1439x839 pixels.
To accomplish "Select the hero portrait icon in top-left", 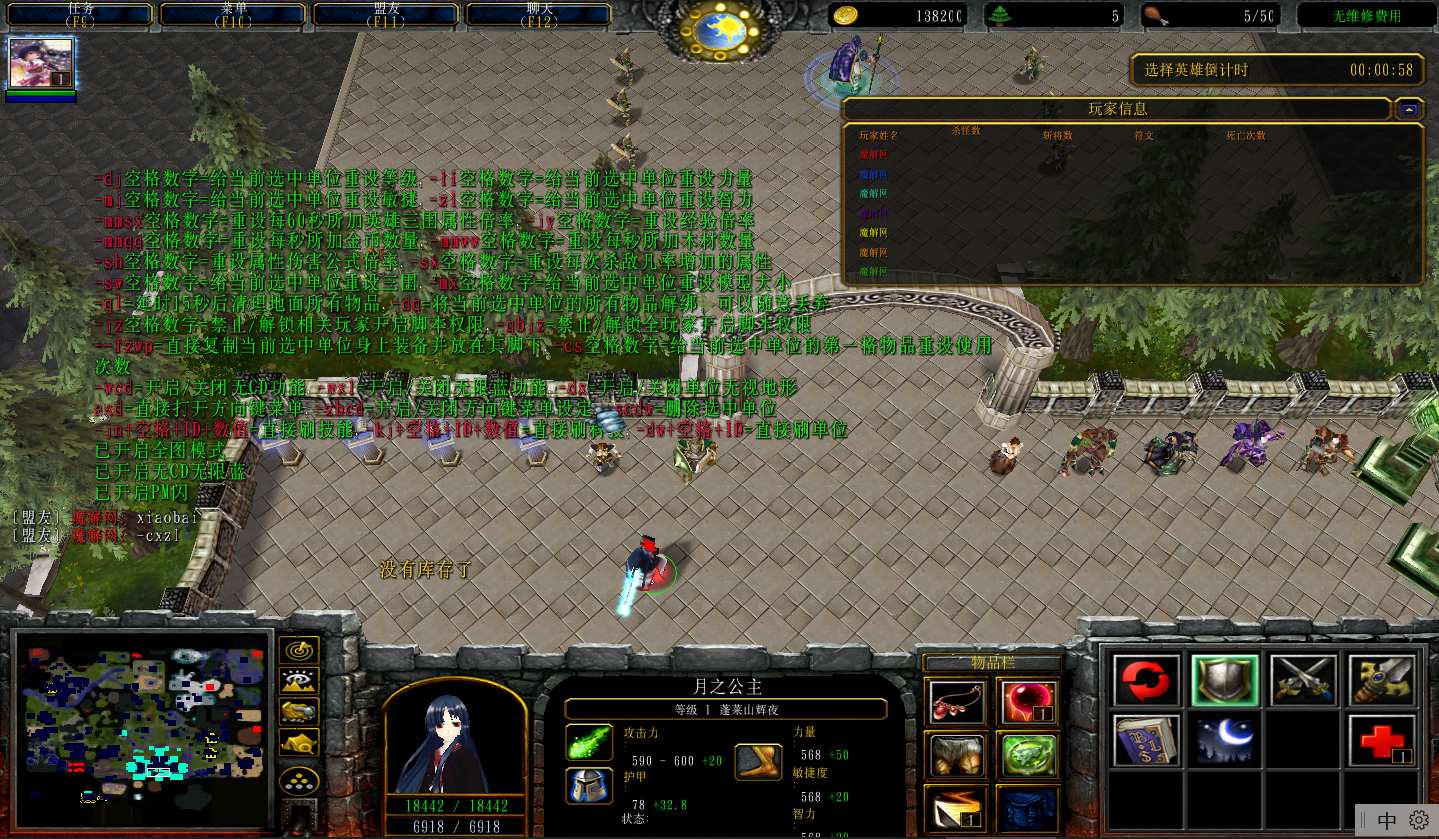I will (x=41, y=63).
